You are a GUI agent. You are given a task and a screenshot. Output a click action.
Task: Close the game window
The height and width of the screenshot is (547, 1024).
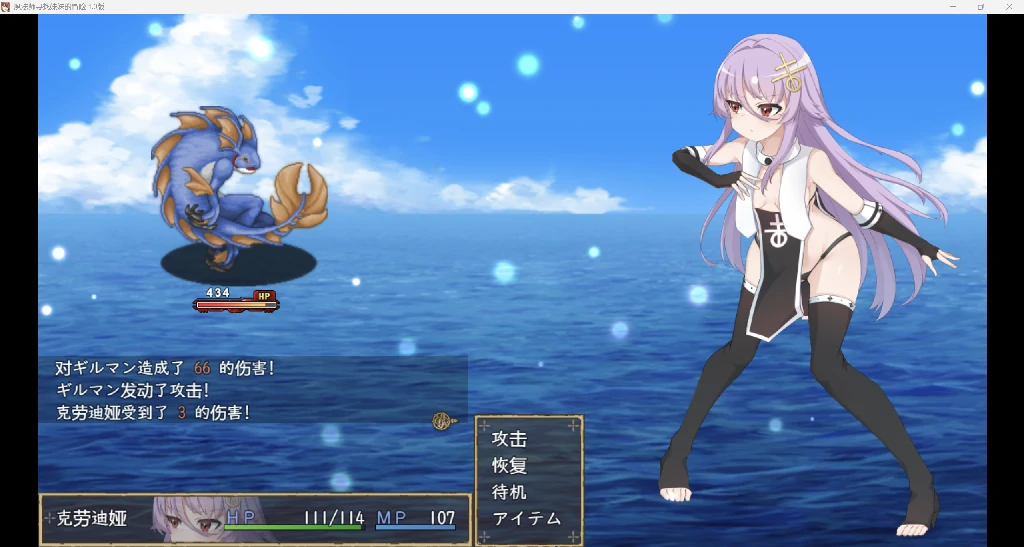coord(1009,6)
